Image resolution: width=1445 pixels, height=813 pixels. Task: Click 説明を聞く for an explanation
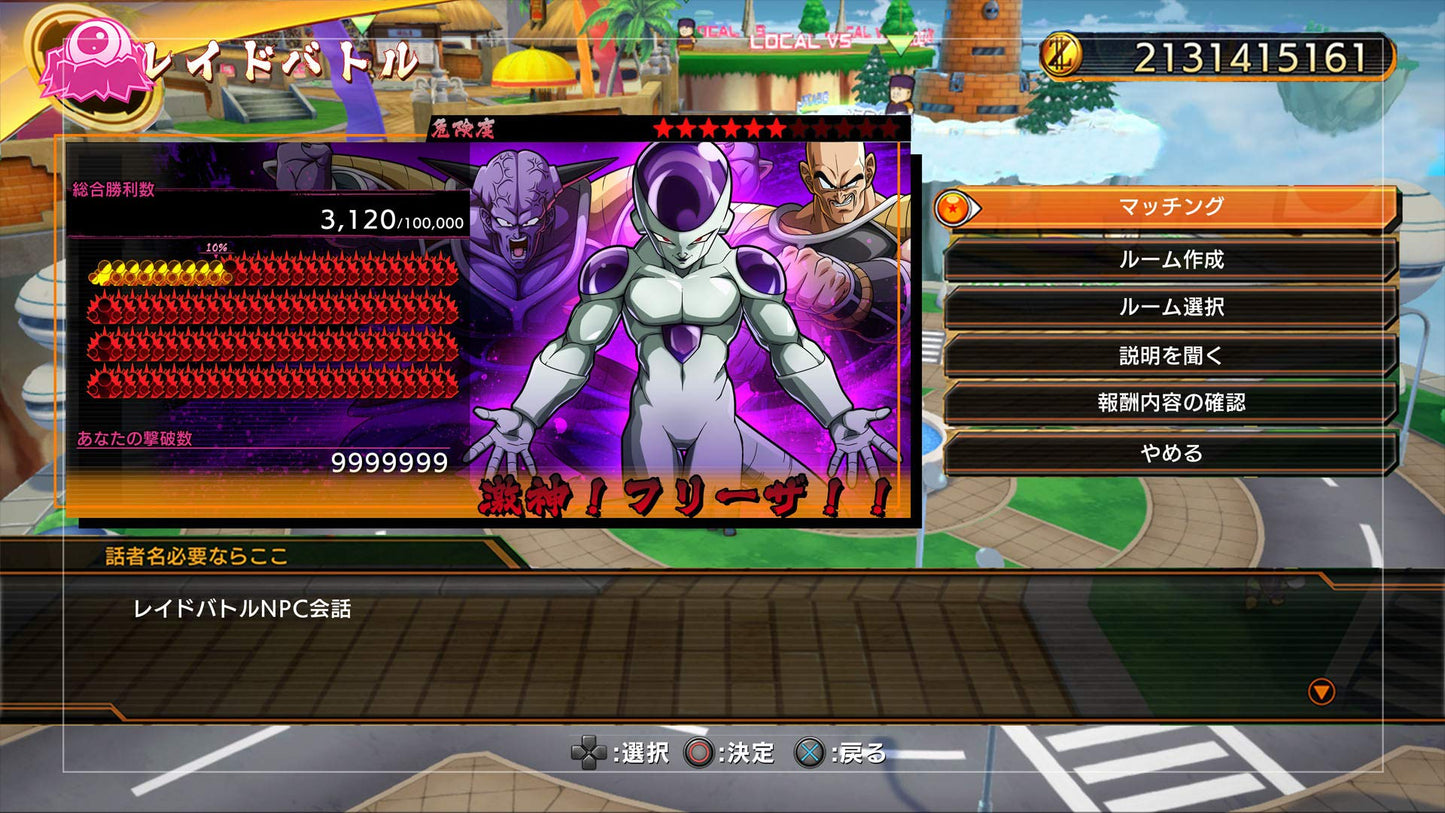1173,355
